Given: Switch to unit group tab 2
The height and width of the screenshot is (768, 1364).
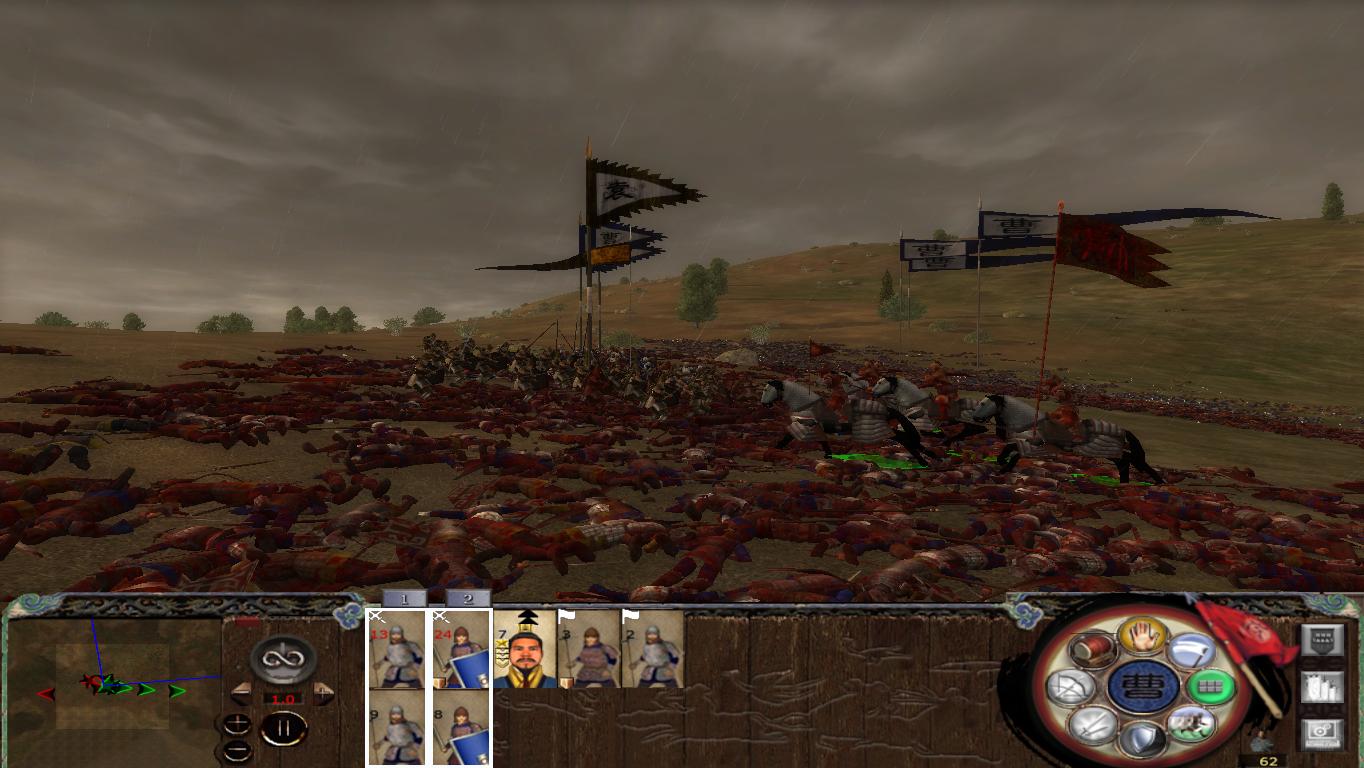Looking at the screenshot, I should point(470,599).
